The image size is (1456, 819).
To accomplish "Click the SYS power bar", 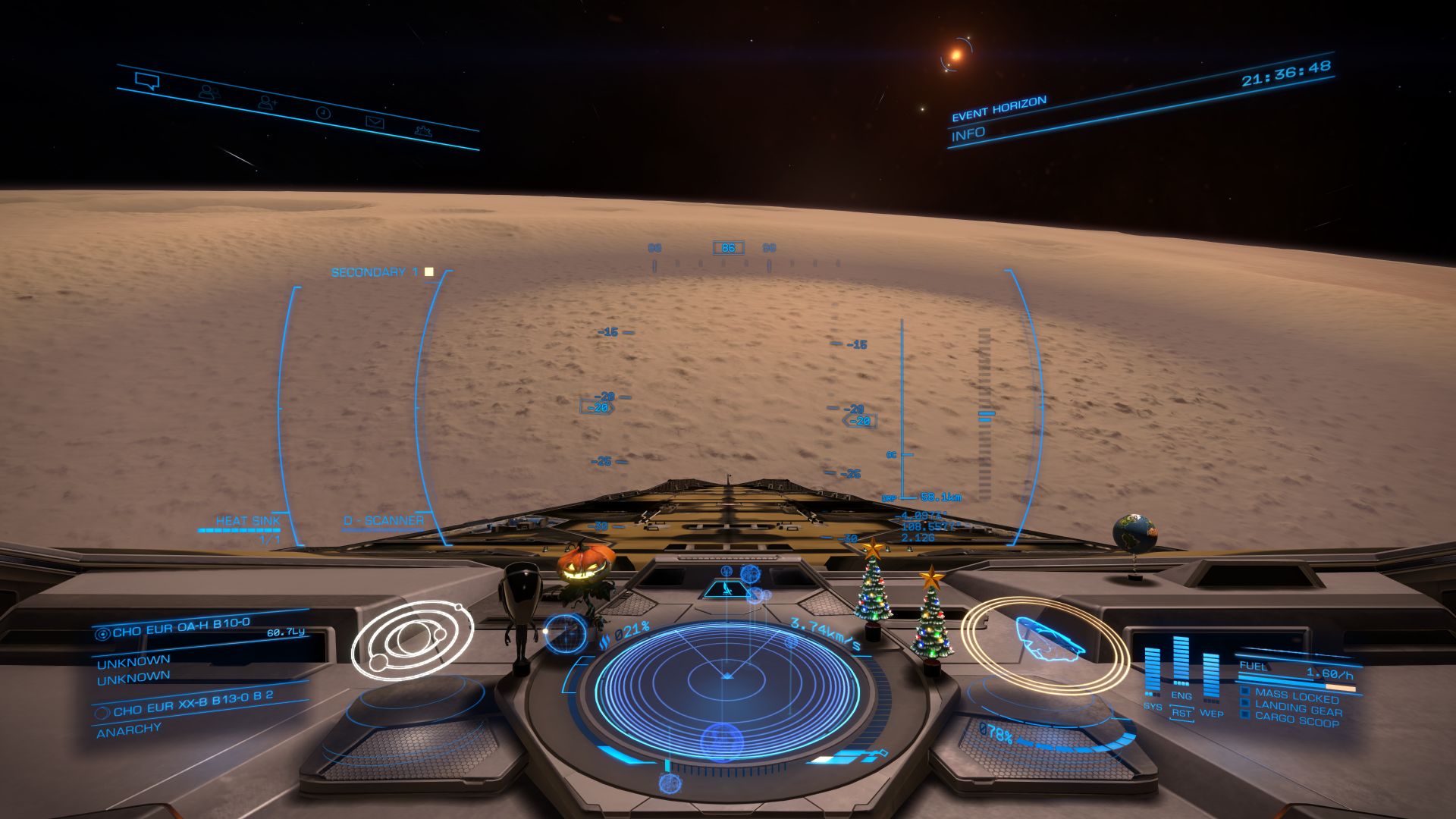I will pos(1152,671).
